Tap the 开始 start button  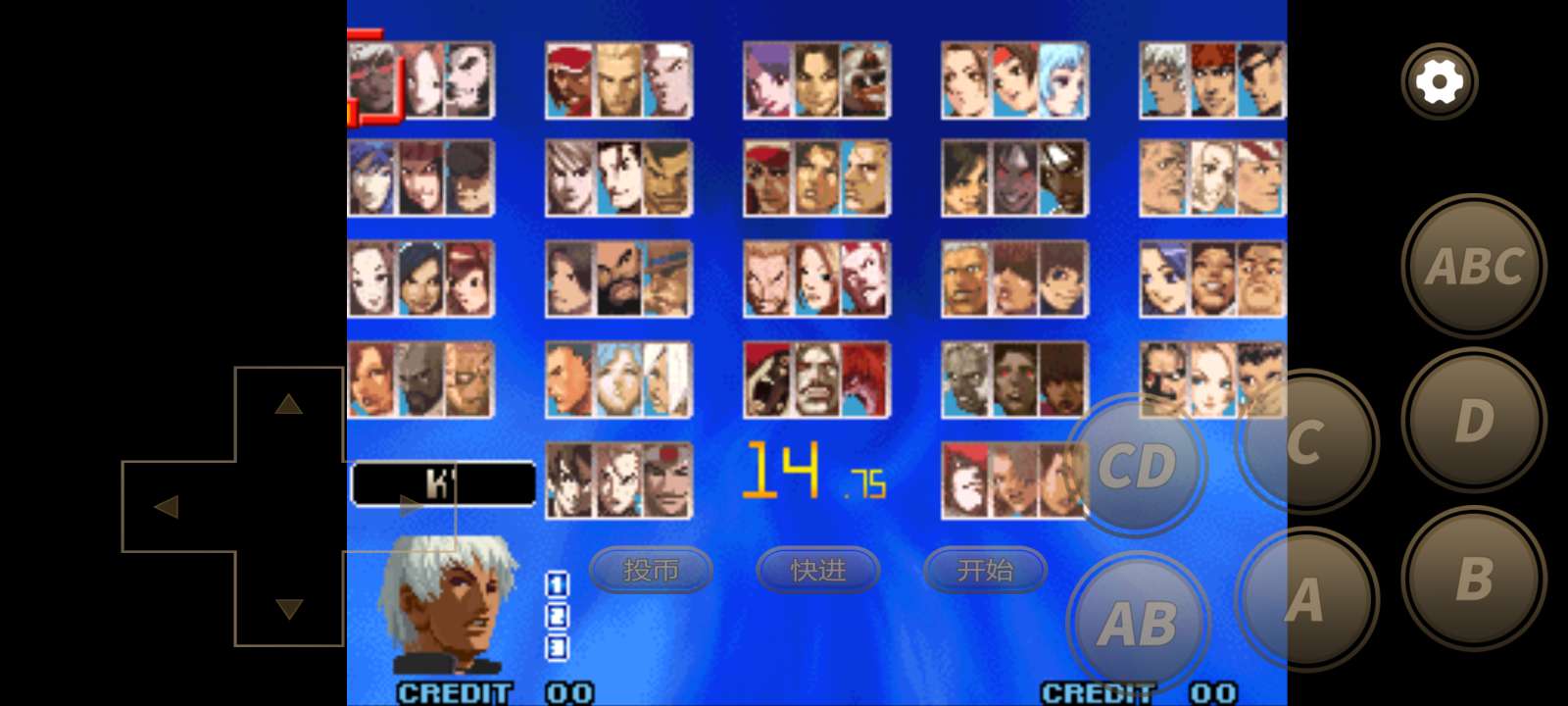pyautogui.click(x=985, y=570)
